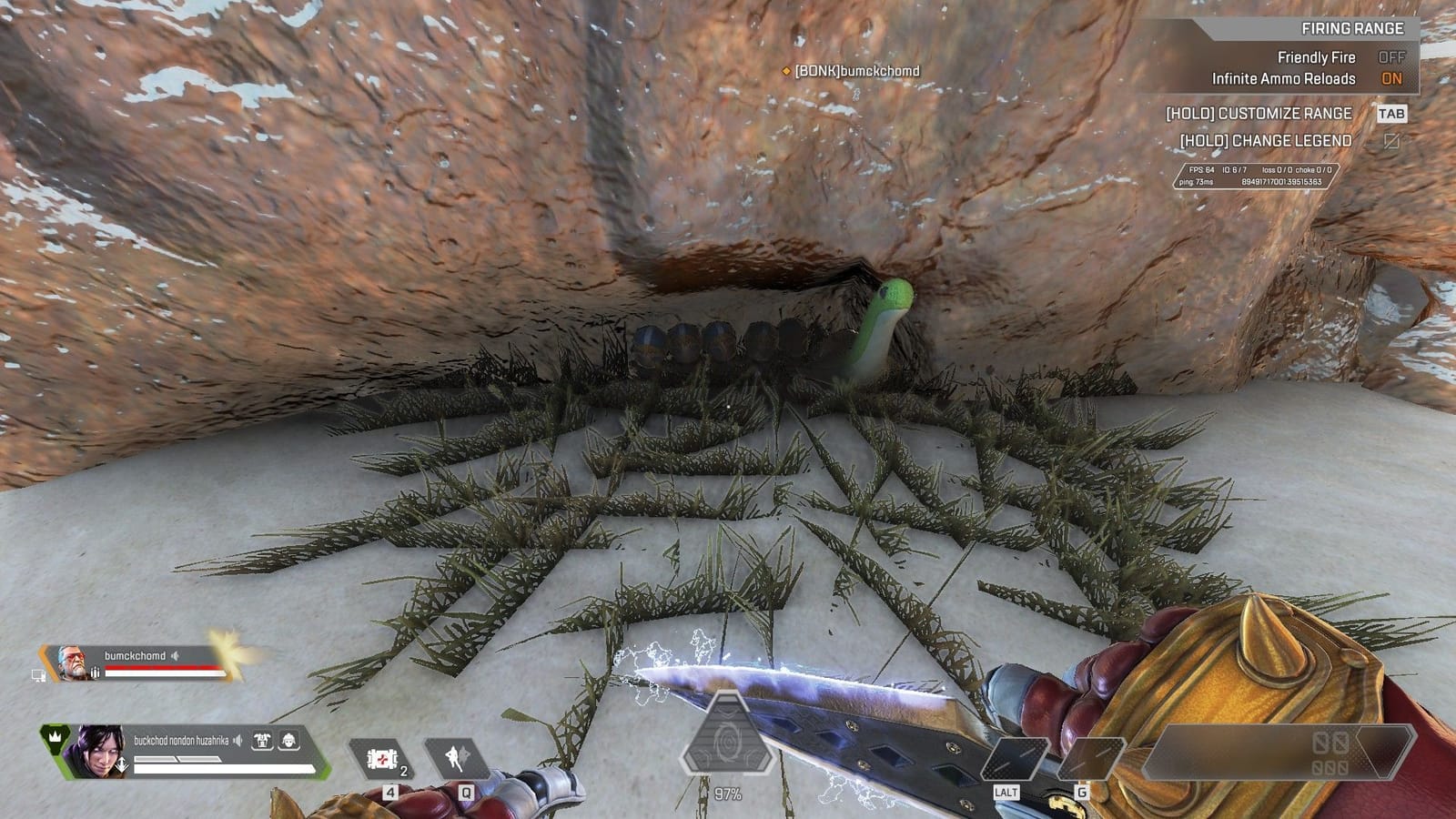Click the crown badge on buckchod's banner
The width and height of the screenshot is (1456, 819).
56,739
